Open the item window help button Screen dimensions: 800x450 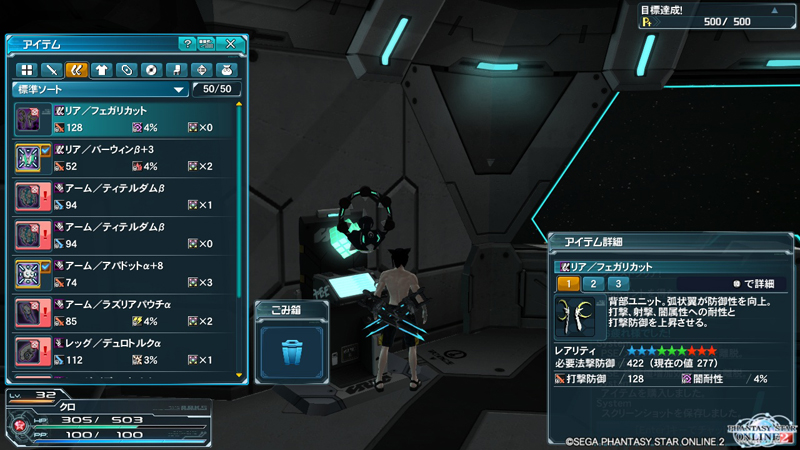tap(187, 44)
